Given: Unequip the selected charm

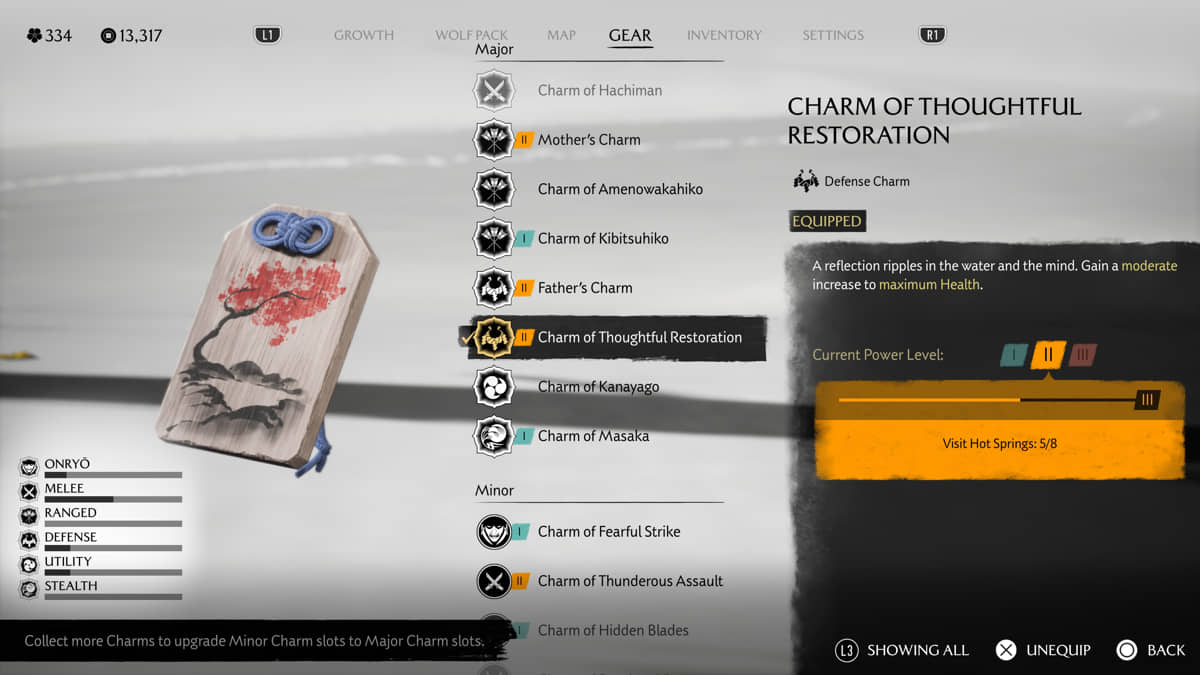Looking at the screenshot, I should coord(1045,650).
